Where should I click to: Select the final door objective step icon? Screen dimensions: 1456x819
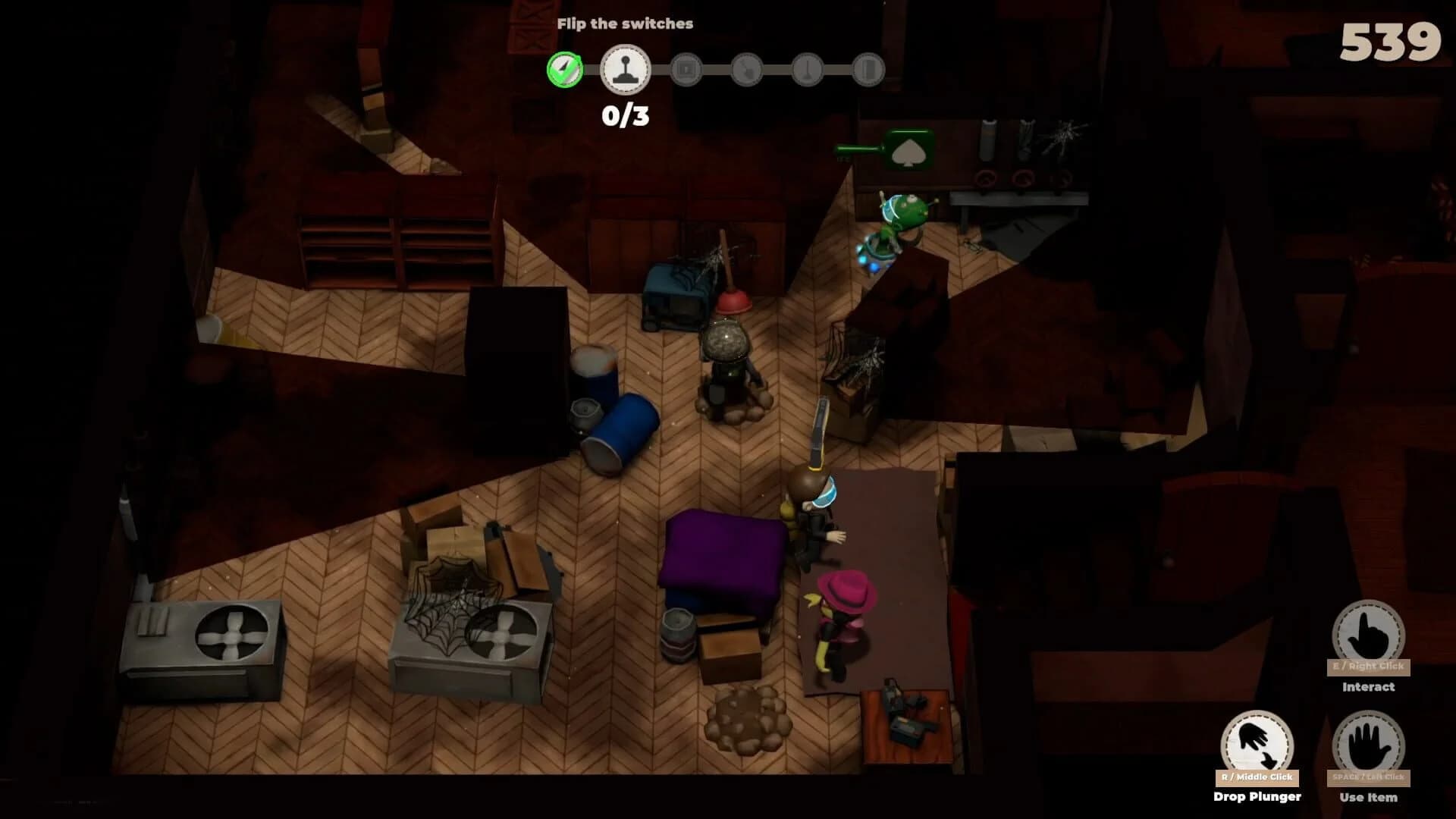869,69
